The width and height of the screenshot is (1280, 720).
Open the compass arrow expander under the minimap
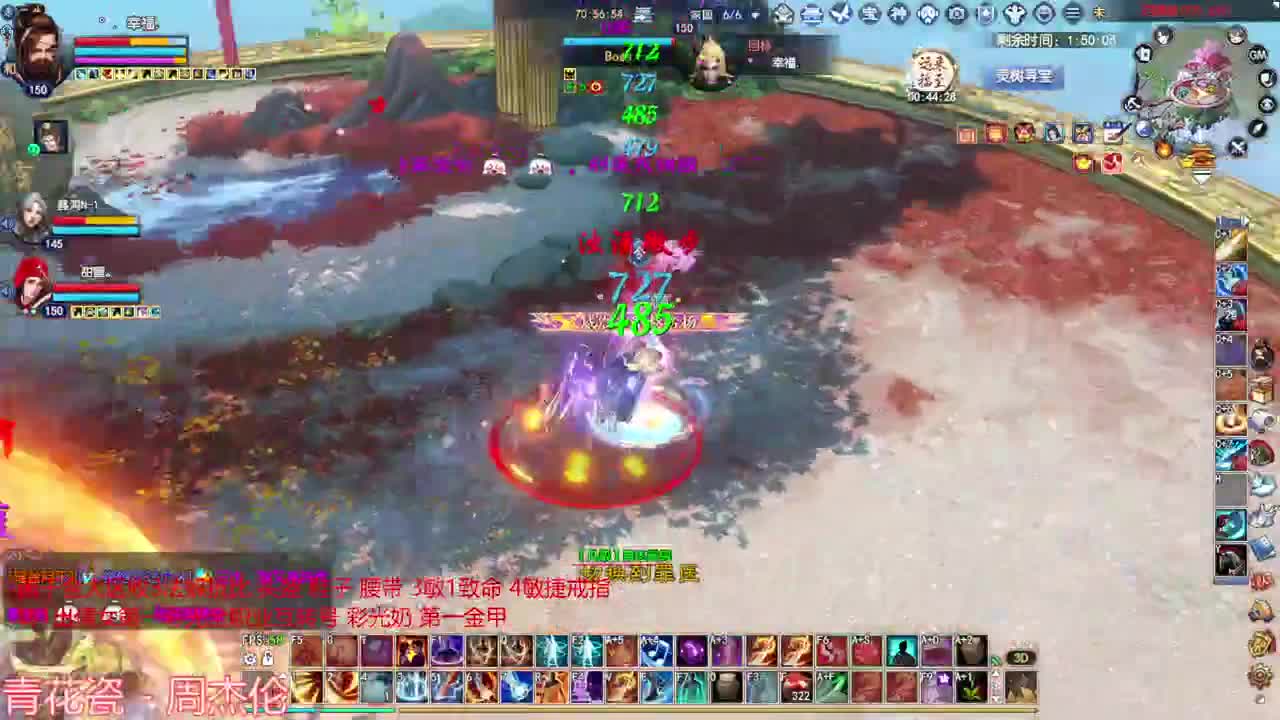[1257, 128]
